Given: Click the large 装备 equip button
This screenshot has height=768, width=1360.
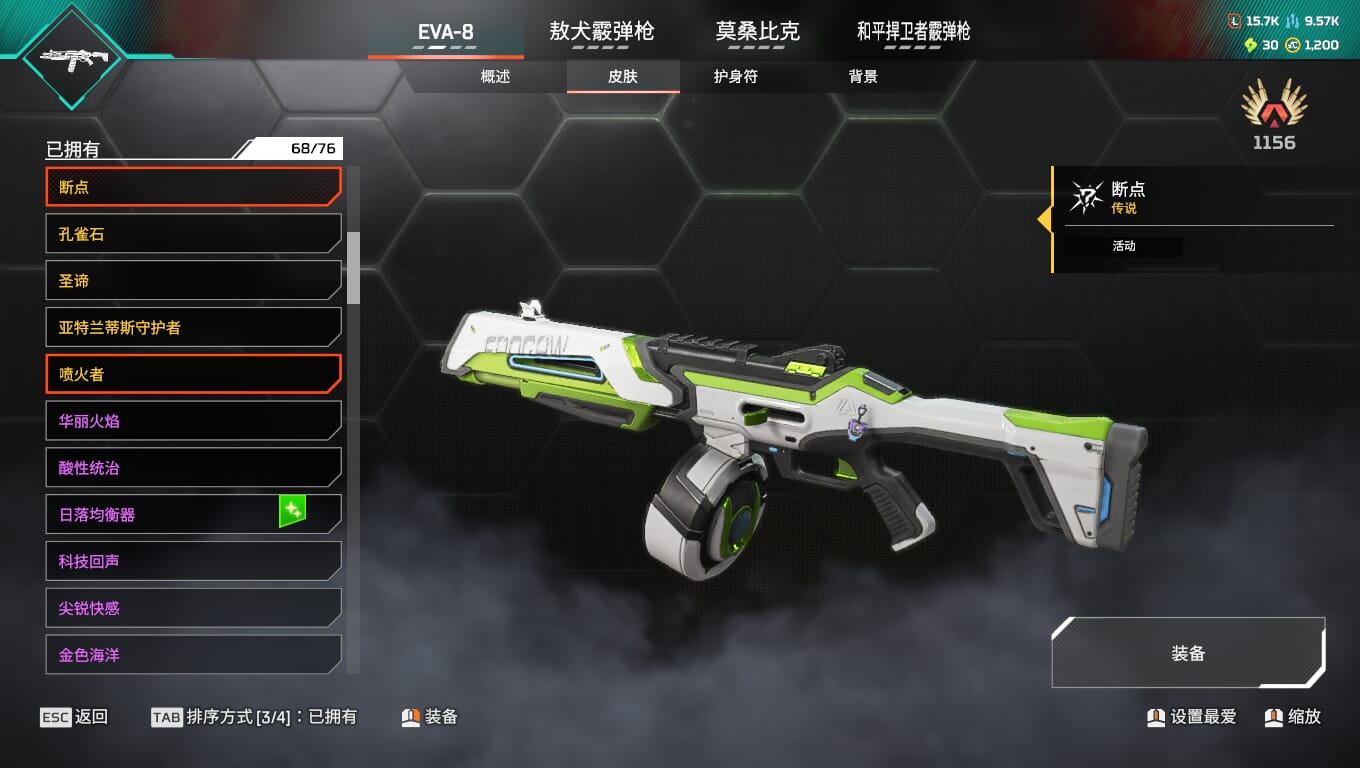Looking at the screenshot, I should 1188,653.
